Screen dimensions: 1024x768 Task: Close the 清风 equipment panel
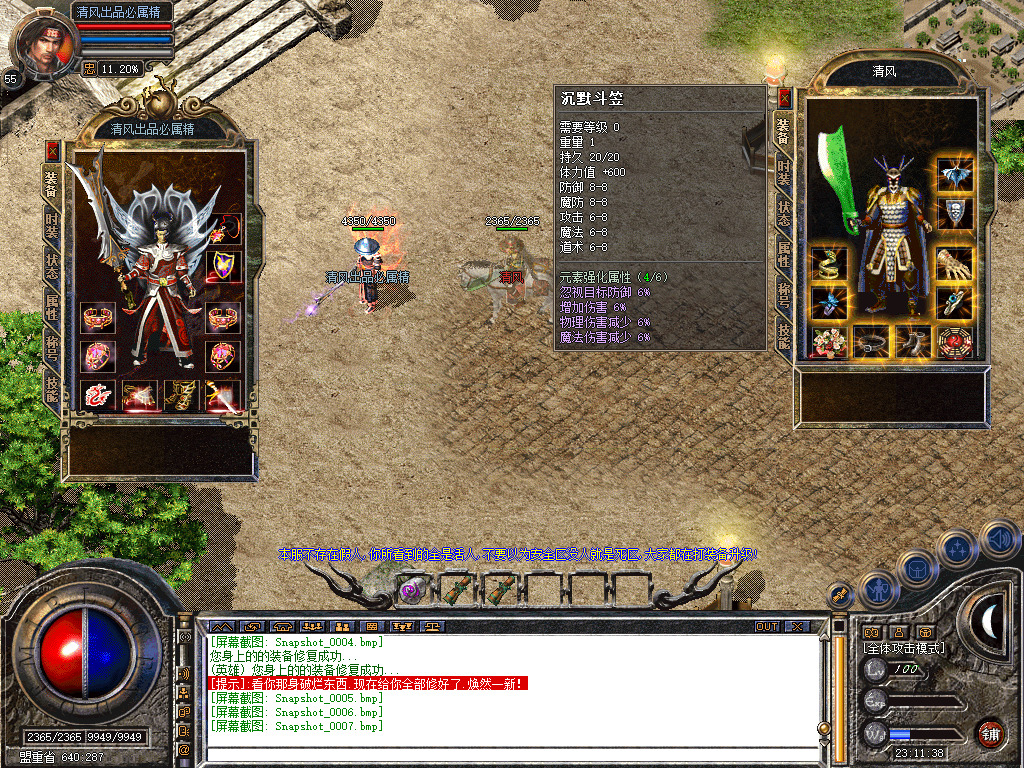coord(785,98)
